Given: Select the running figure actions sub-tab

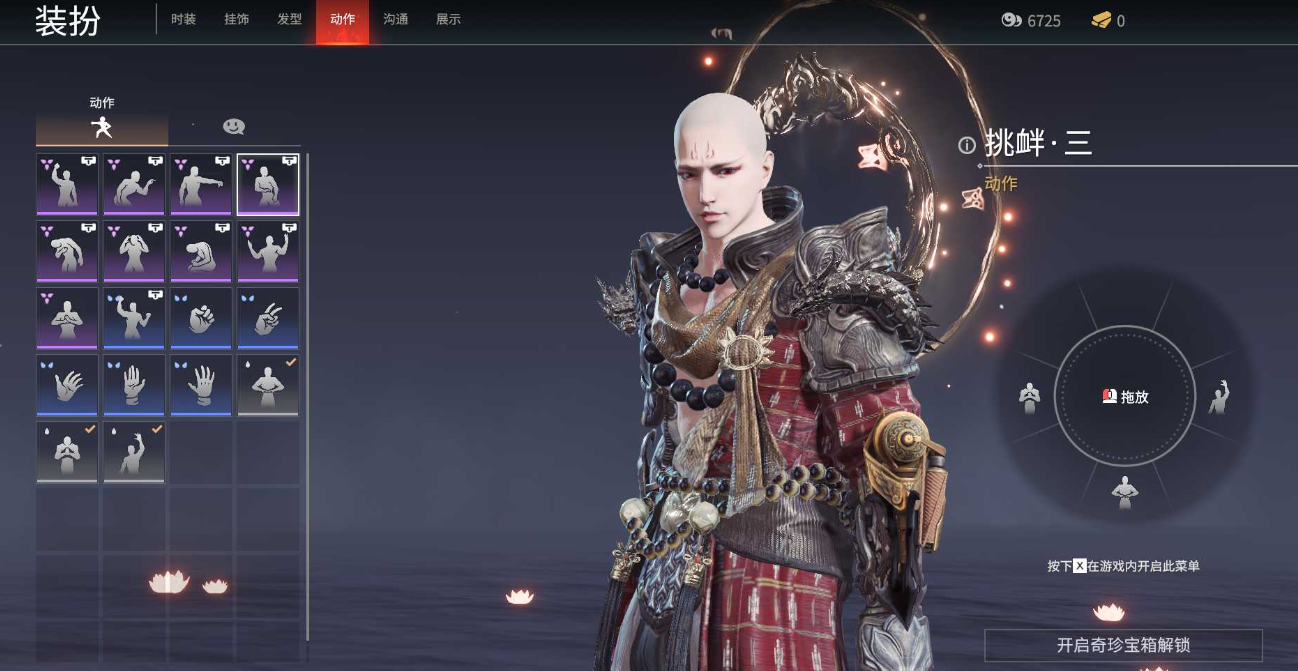Looking at the screenshot, I should pos(101,127).
